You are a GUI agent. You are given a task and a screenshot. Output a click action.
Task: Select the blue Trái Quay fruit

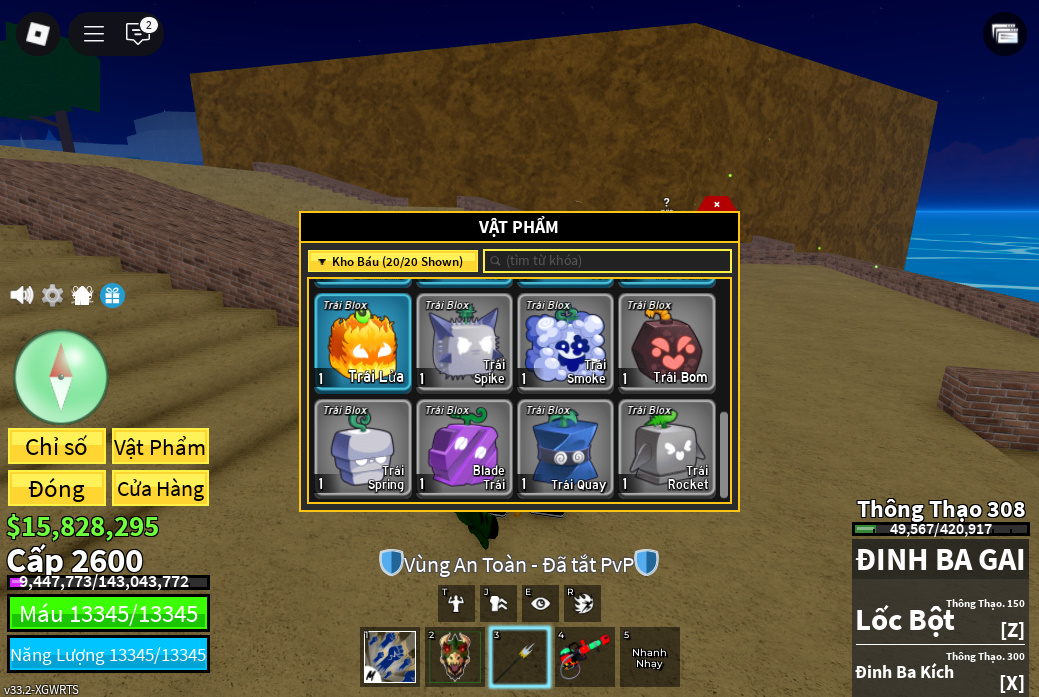tap(565, 447)
